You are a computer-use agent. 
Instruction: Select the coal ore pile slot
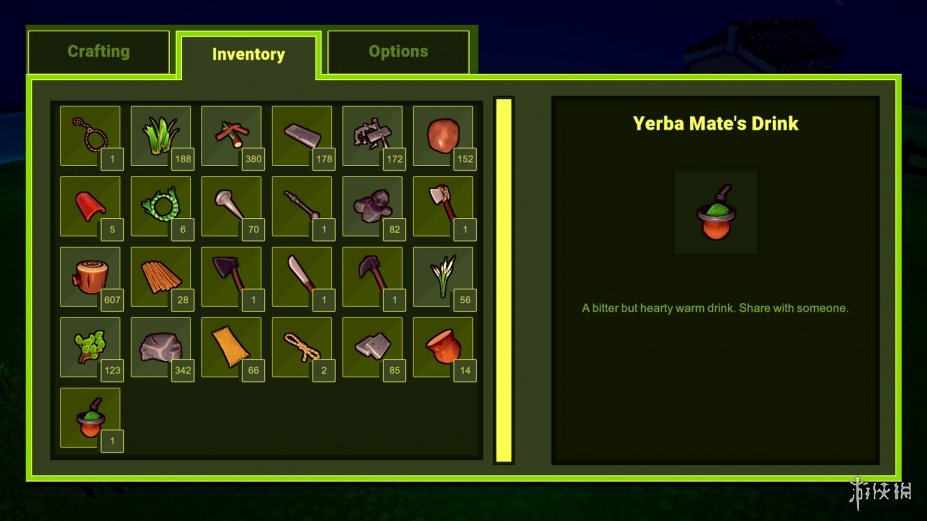[372, 206]
